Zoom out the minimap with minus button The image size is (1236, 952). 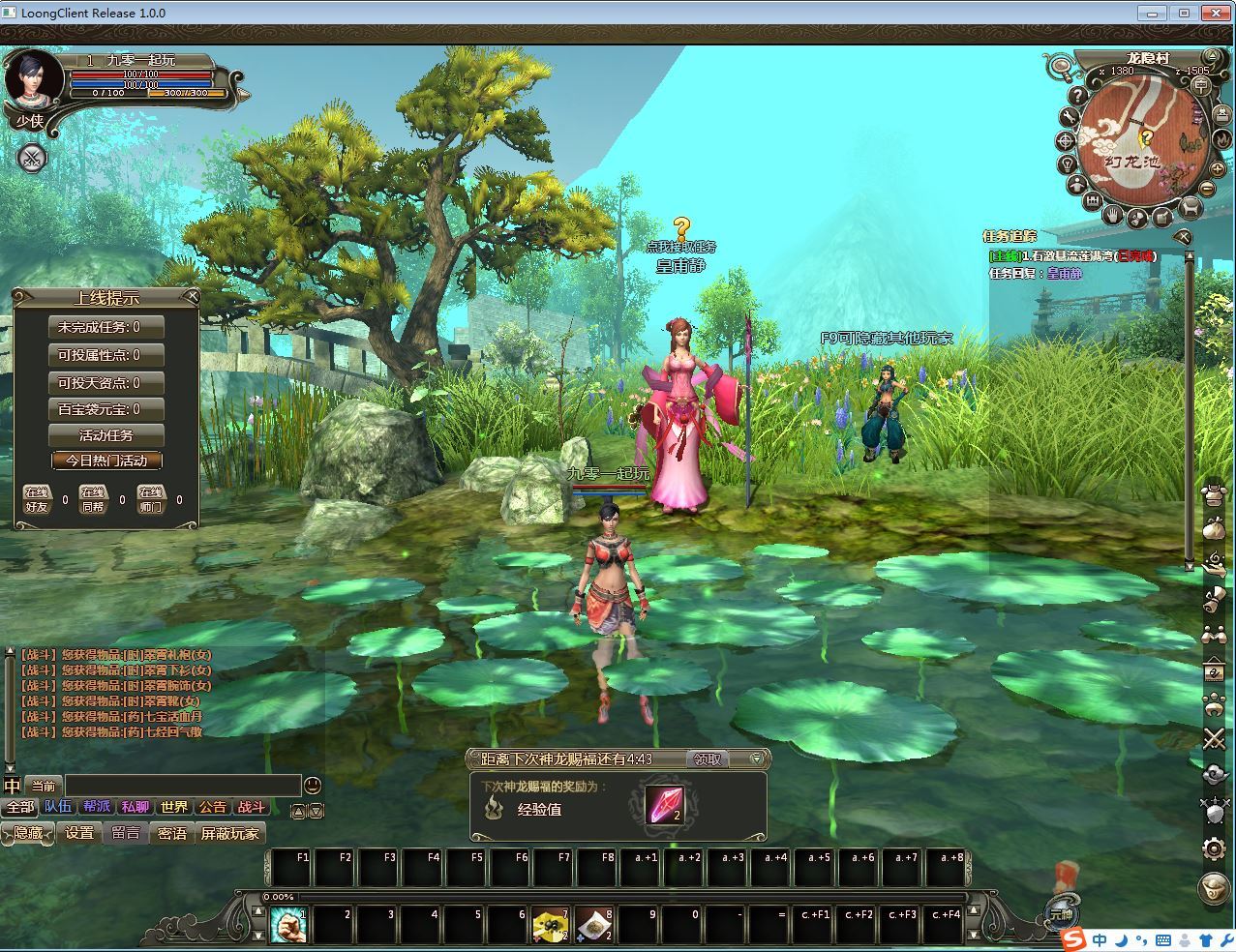[1208, 190]
